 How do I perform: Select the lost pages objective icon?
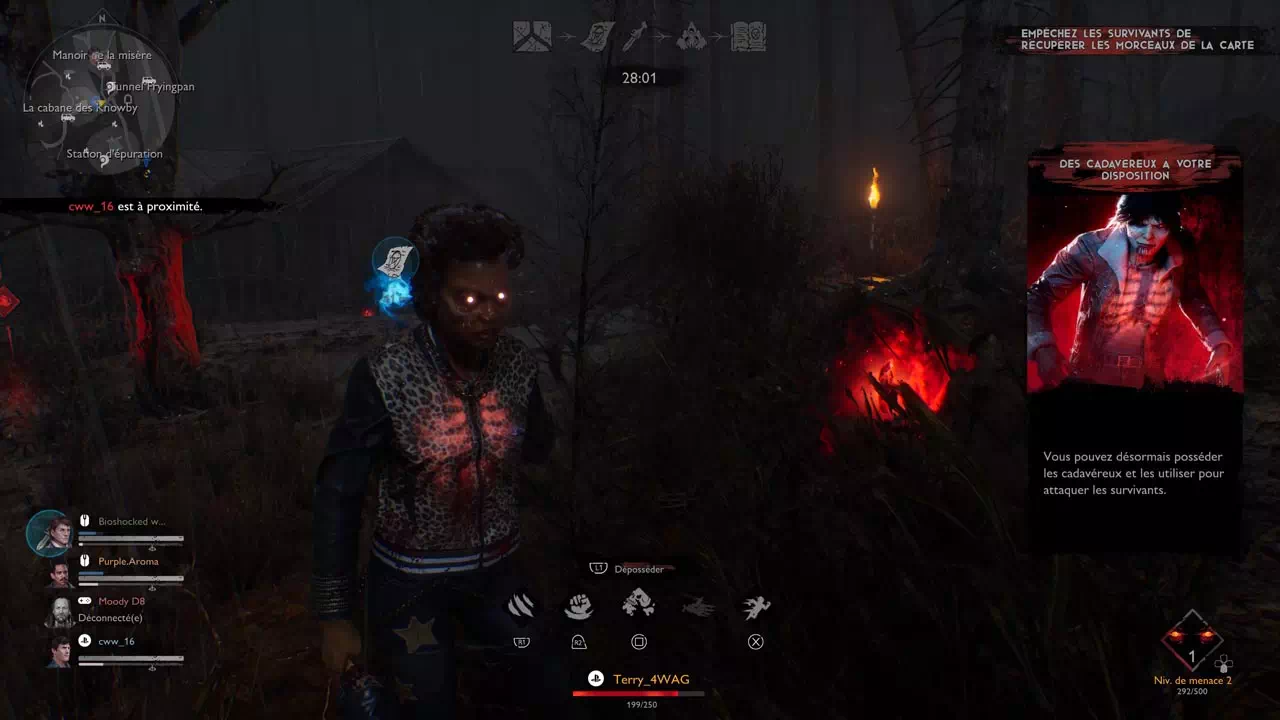coord(597,37)
